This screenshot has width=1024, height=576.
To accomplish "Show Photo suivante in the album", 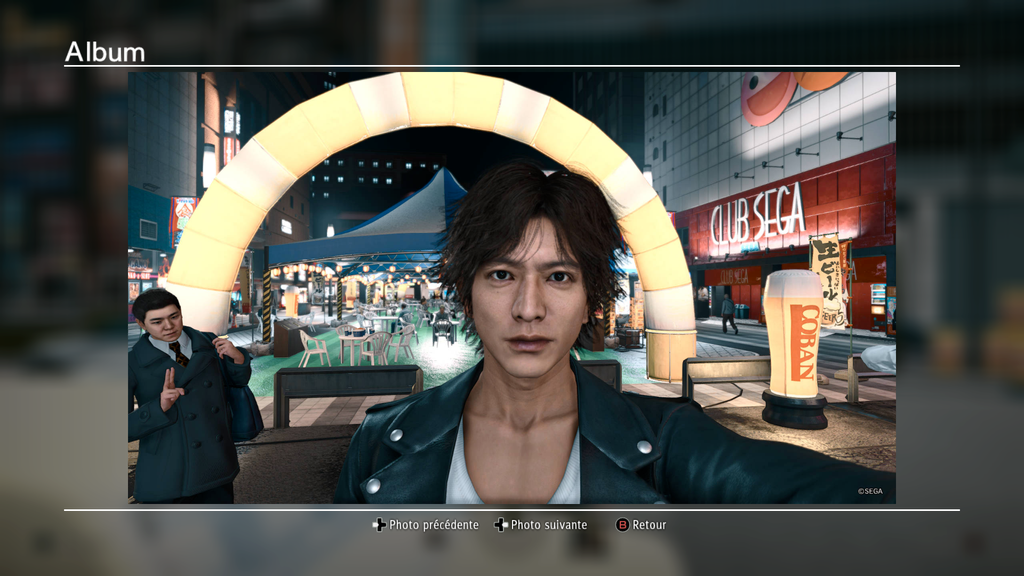I will (541, 525).
